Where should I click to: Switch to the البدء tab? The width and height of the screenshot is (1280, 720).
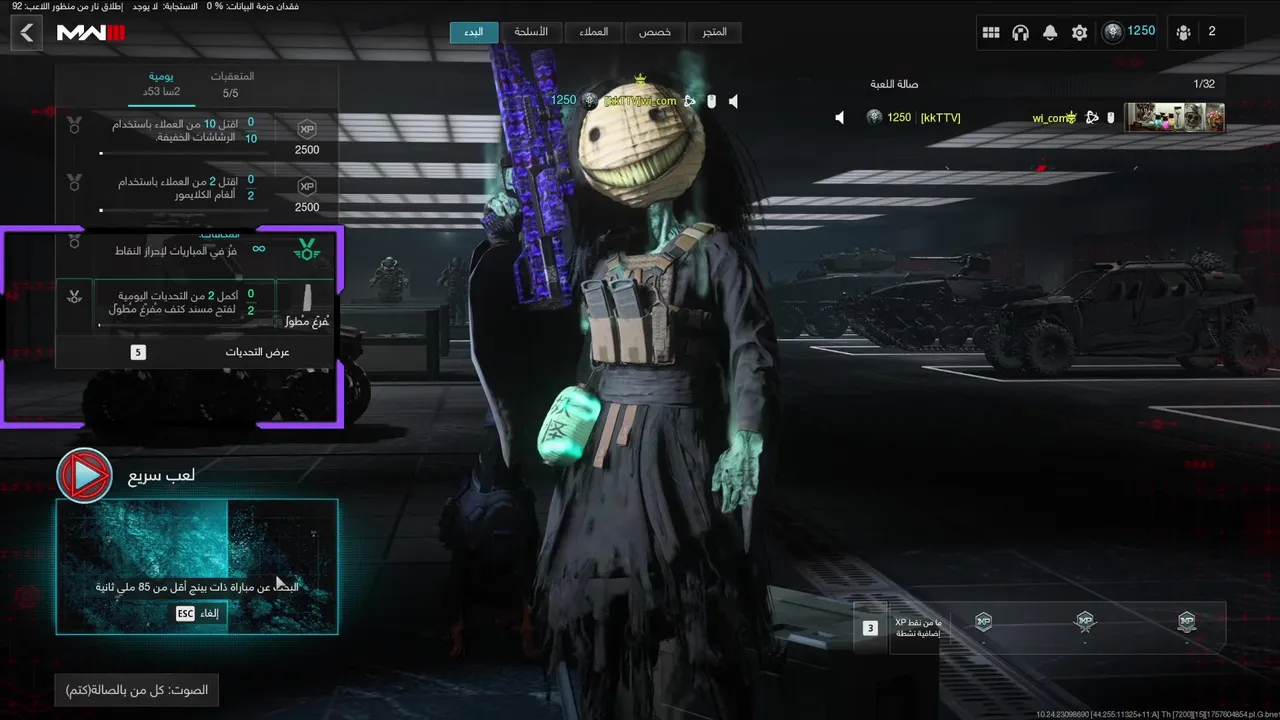(x=473, y=32)
